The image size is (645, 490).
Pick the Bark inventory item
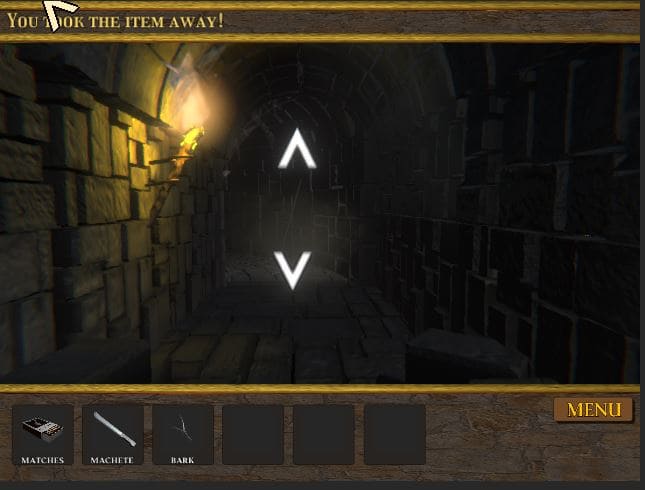pyautogui.click(x=183, y=433)
